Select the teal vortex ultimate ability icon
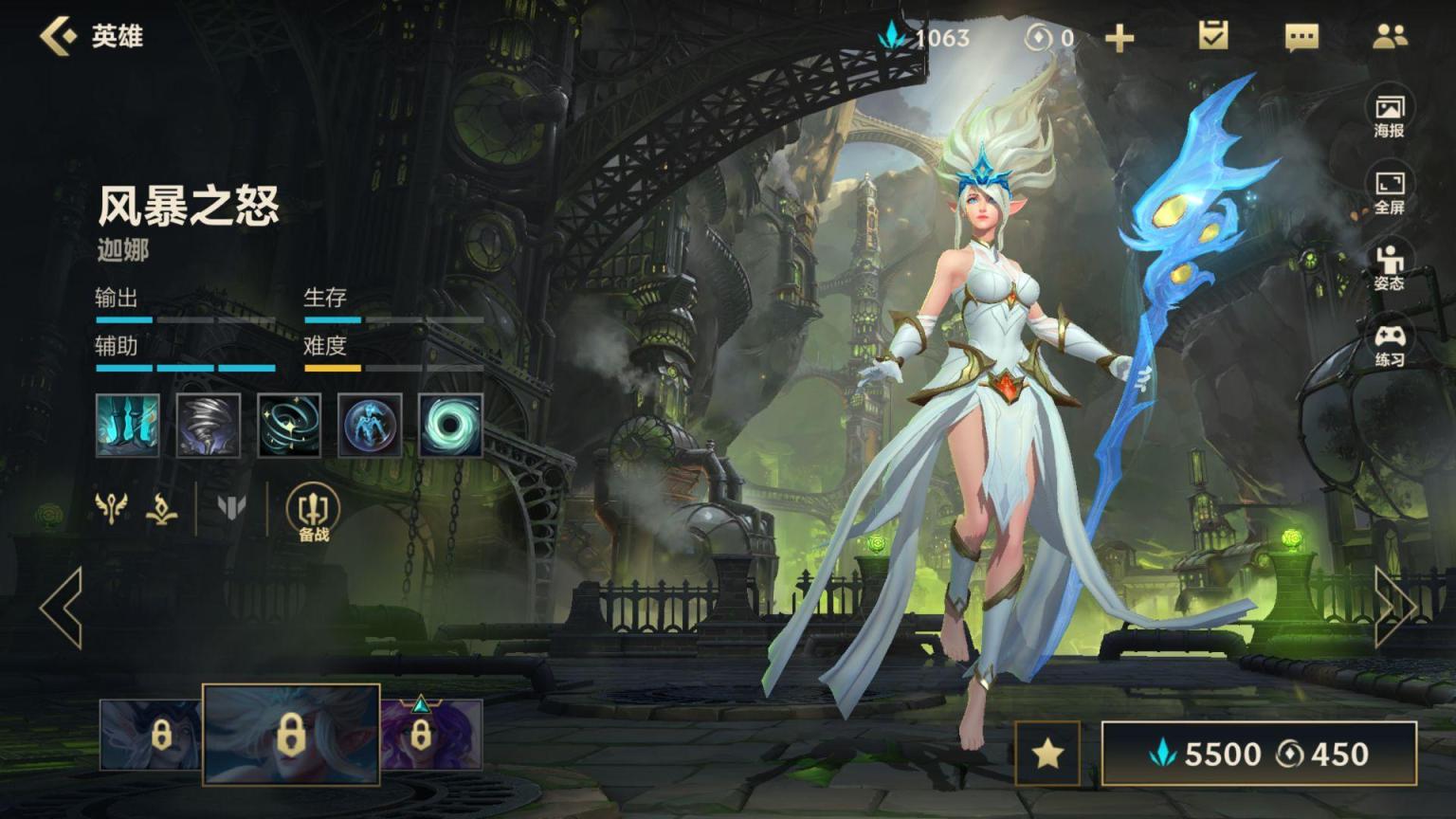This screenshot has height=819, width=1456. click(x=450, y=426)
